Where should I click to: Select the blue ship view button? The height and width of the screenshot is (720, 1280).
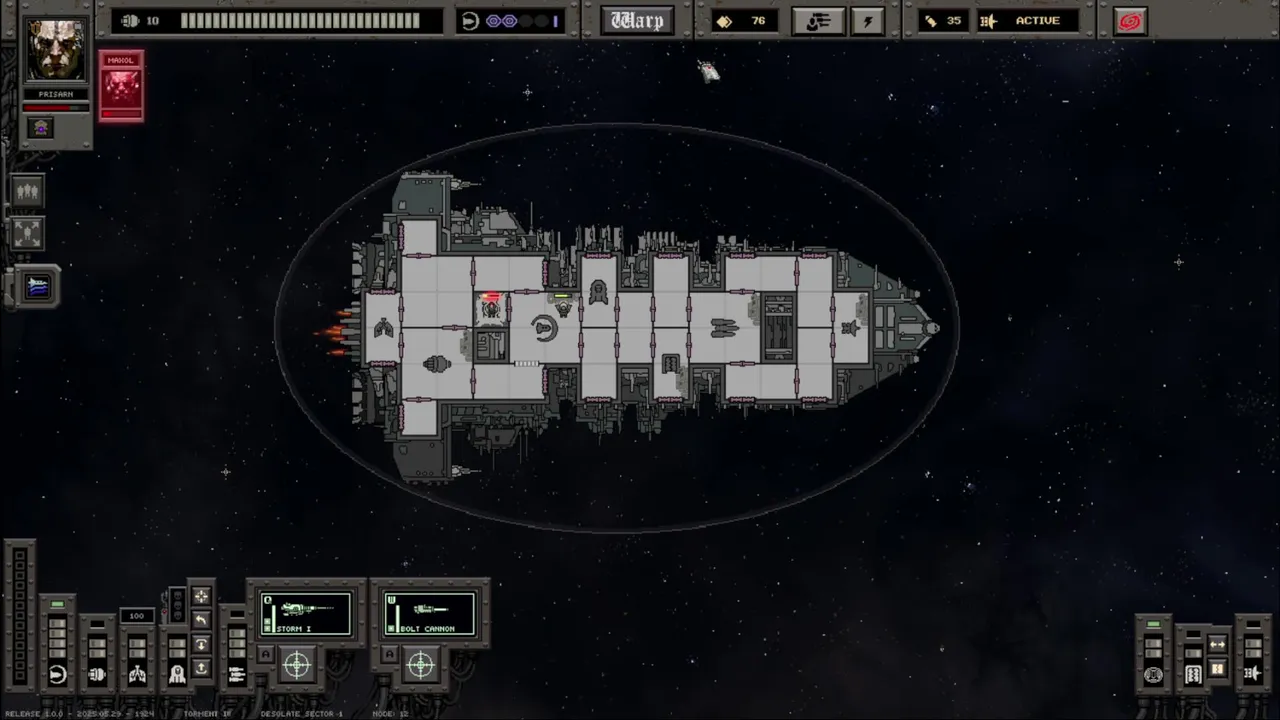point(37,287)
